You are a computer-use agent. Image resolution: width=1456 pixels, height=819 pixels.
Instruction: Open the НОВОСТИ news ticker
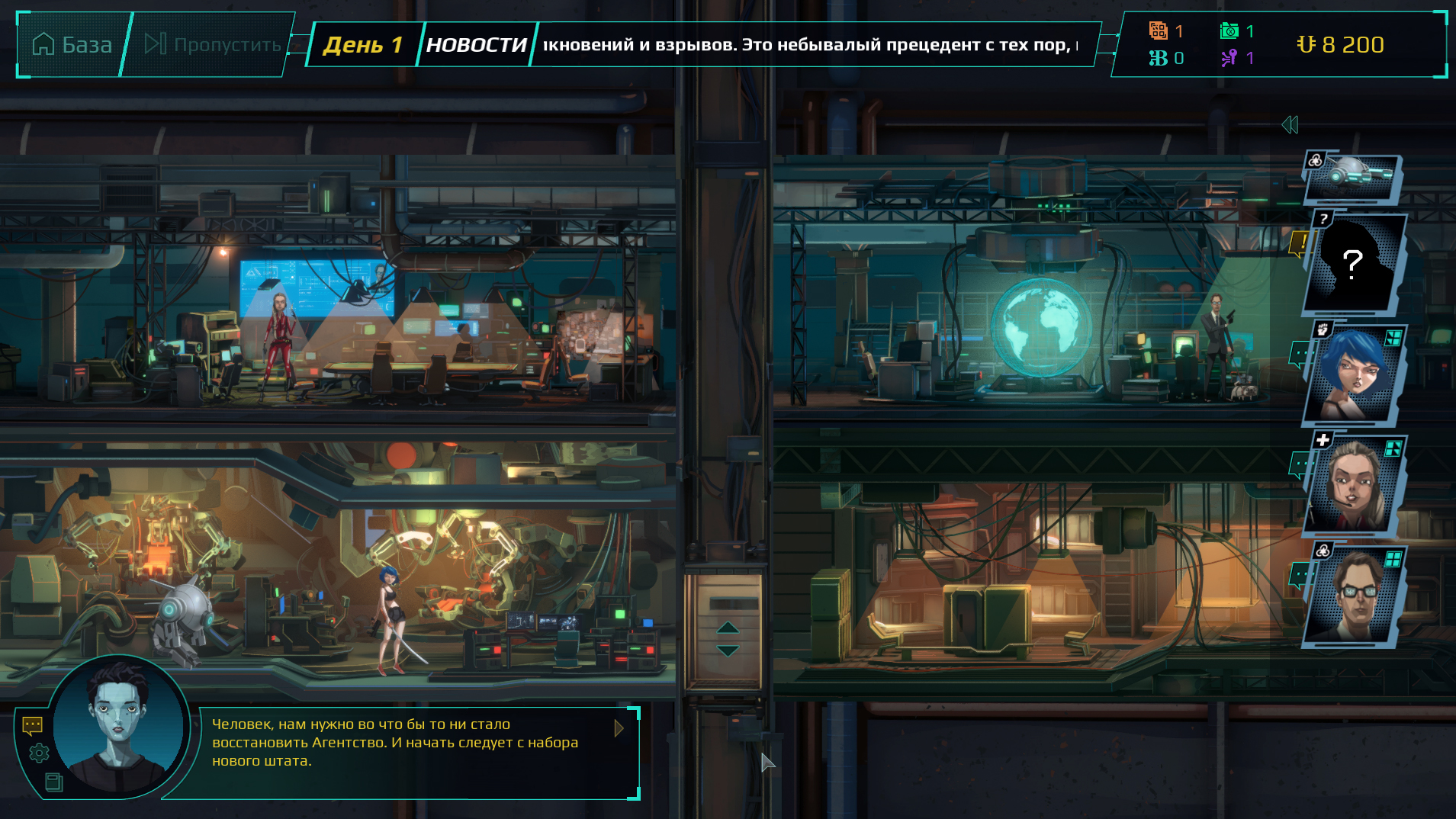(x=476, y=45)
